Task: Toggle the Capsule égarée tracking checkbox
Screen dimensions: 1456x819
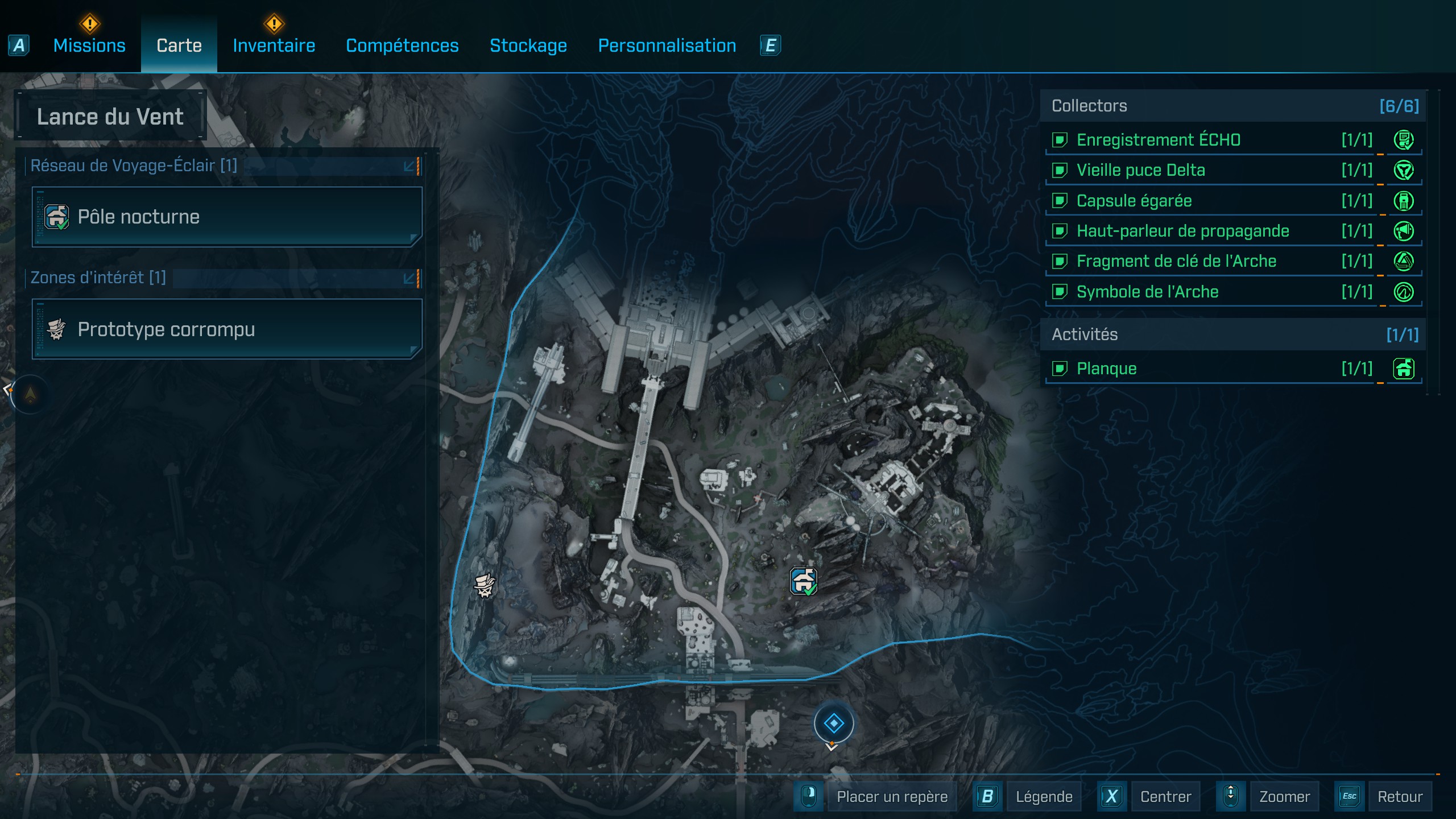Action: 1061,200
